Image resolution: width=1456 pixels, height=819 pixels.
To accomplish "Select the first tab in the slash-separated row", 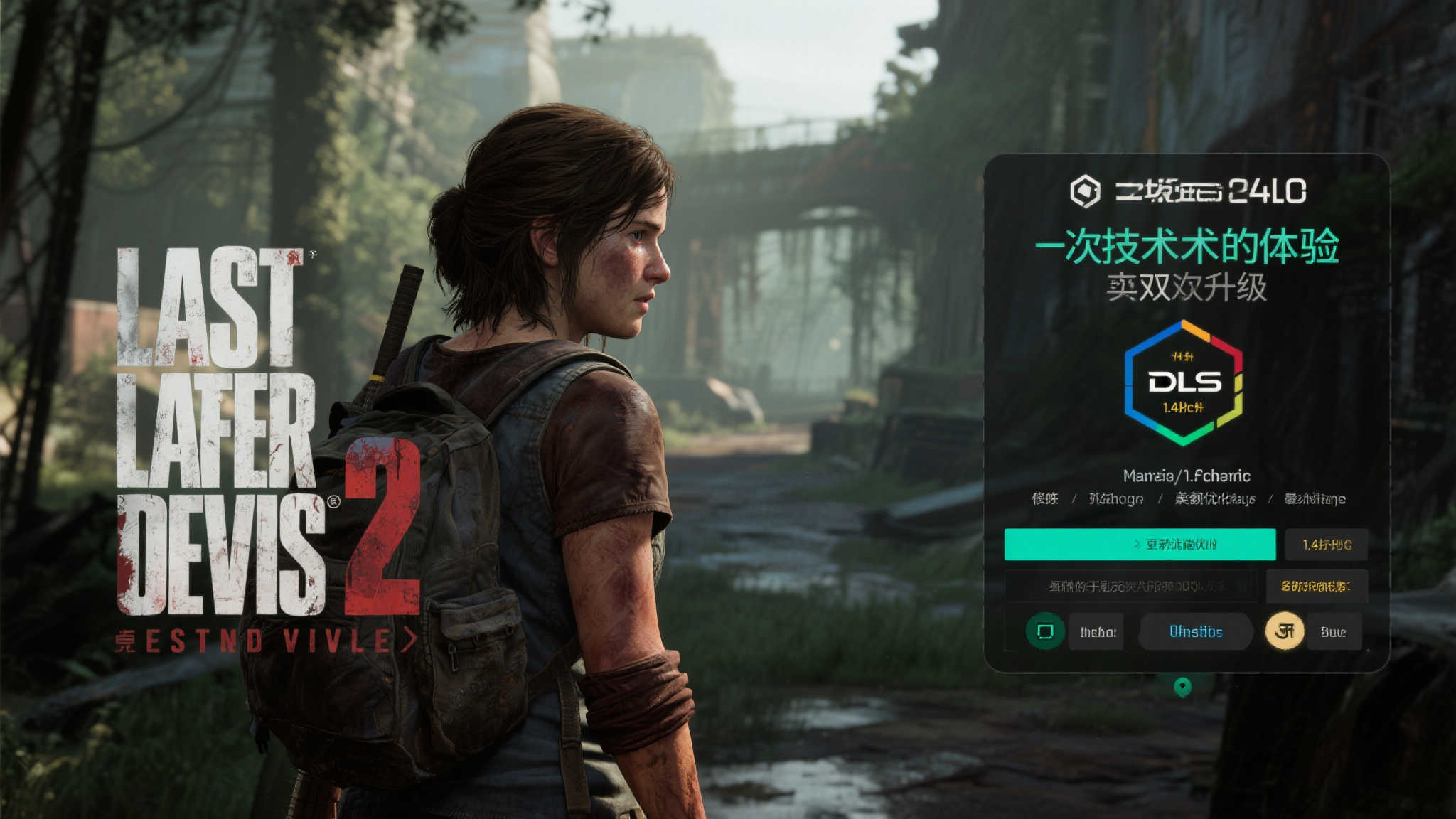I will click(1044, 498).
